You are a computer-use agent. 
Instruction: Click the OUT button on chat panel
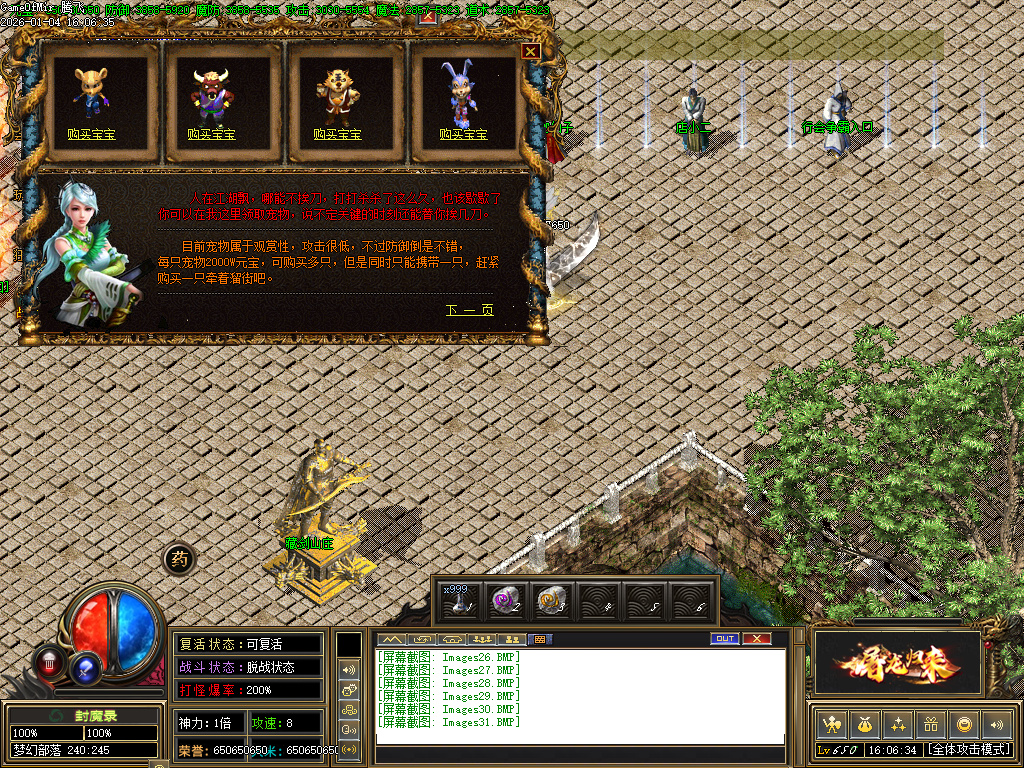tap(724, 639)
